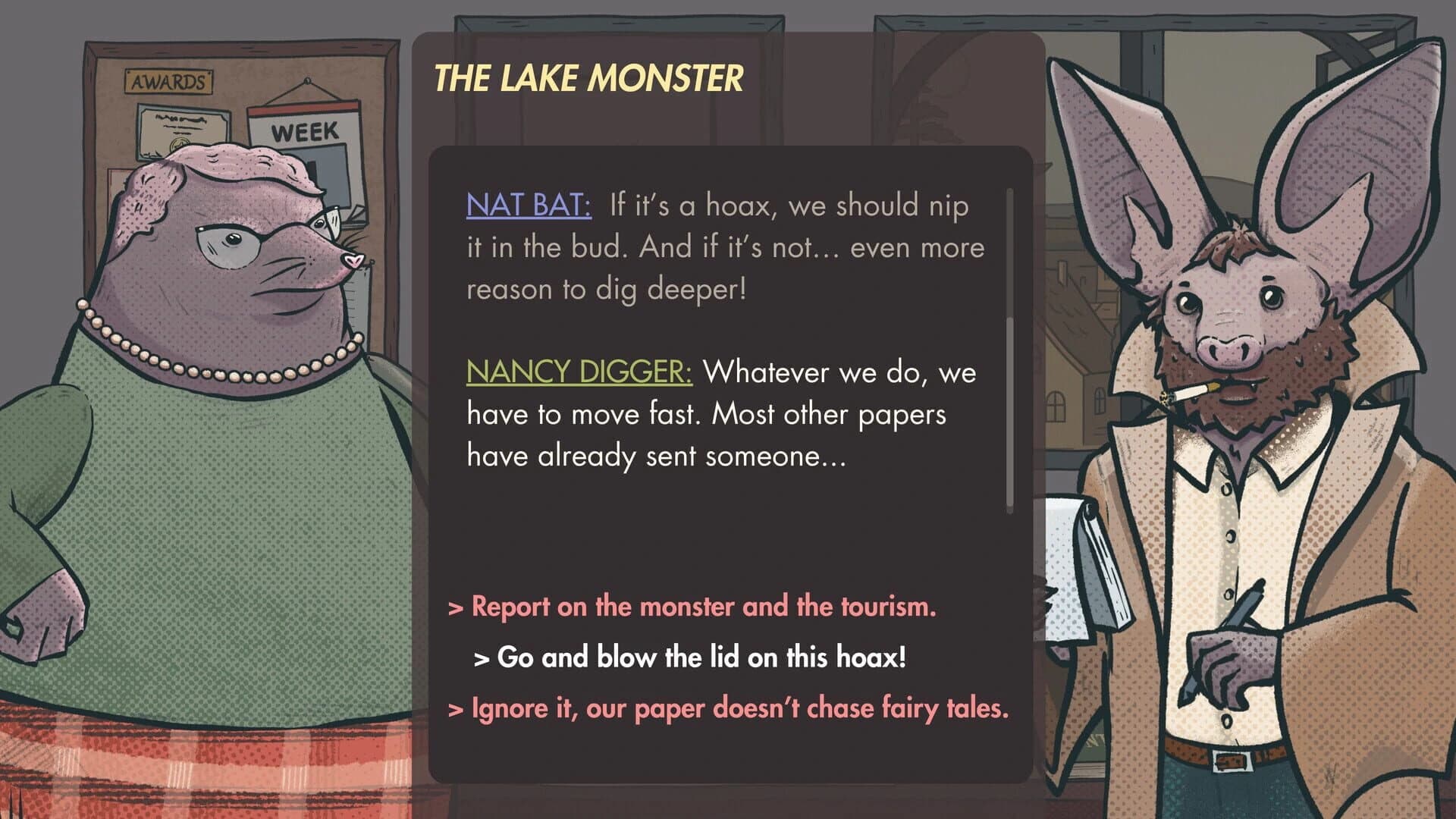1456x819 pixels.
Task: Click Nat Bat's line about the hoax
Action: [x=720, y=246]
